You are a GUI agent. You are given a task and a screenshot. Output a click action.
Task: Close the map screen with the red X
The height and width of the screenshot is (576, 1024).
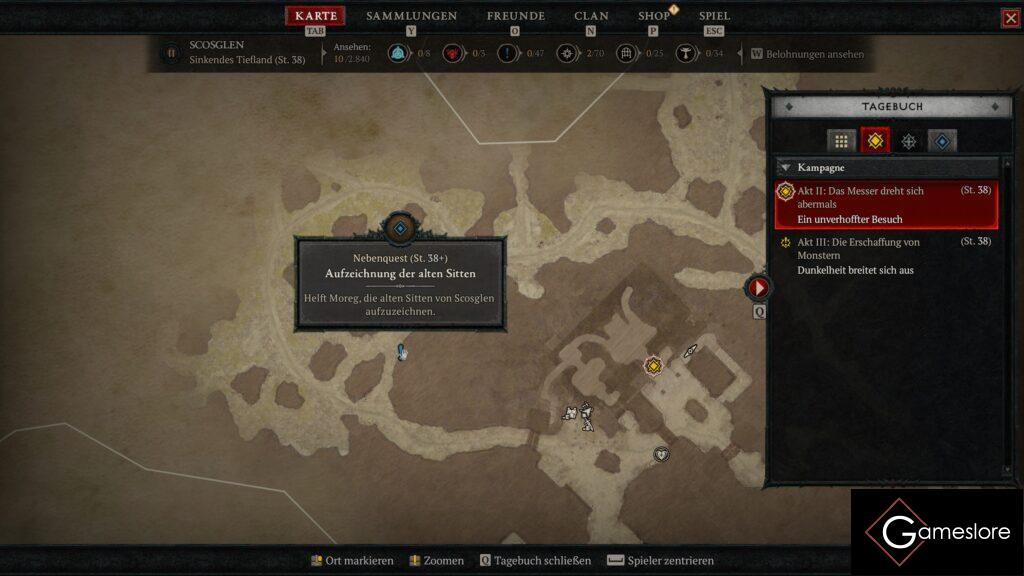1011,18
